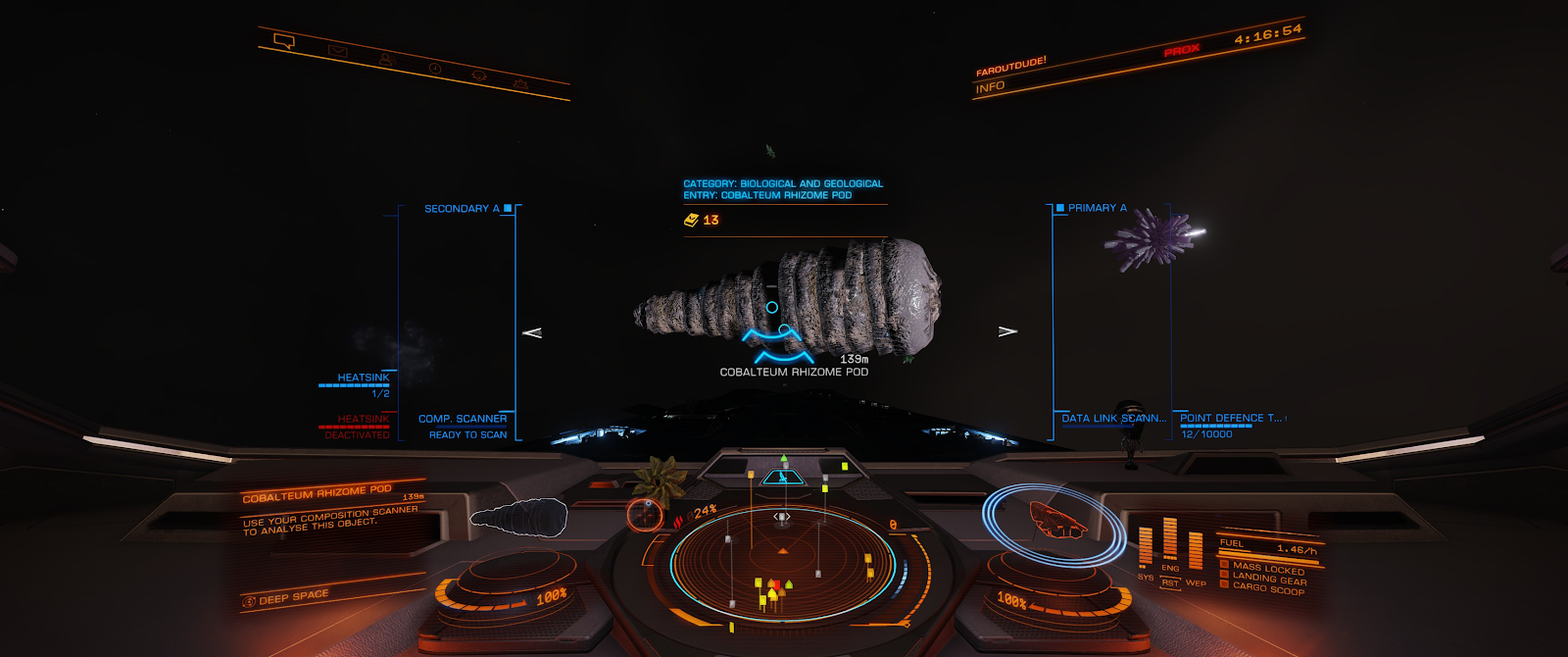Image resolution: width=1568 pixels, height=657 pixels.
Task: Click the SYS power pip column
Action: coord(1145,548)
